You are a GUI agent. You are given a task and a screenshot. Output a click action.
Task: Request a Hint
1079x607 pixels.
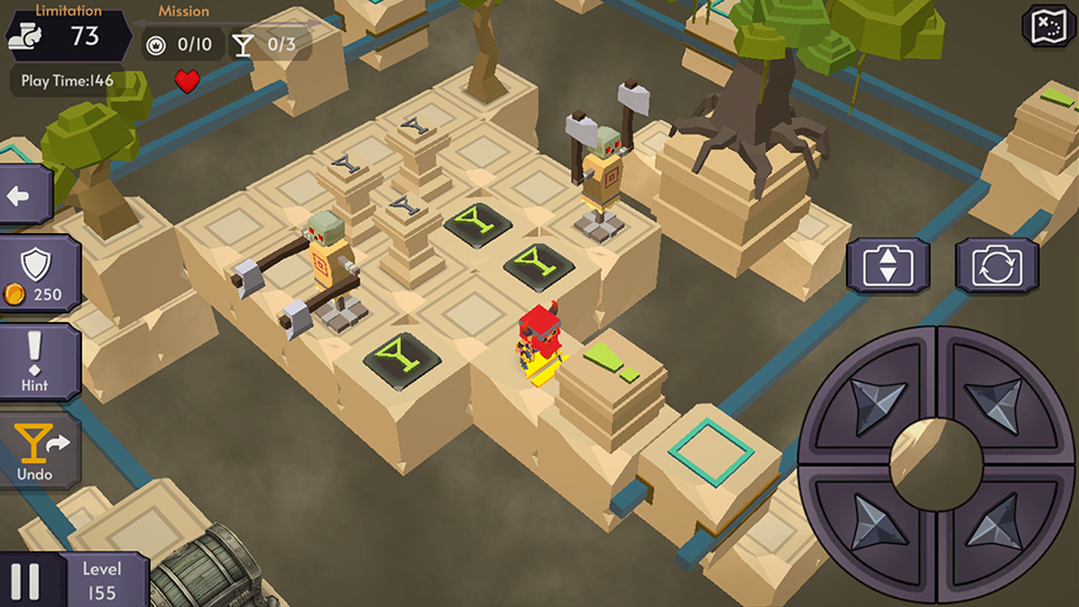pos(35,362)
